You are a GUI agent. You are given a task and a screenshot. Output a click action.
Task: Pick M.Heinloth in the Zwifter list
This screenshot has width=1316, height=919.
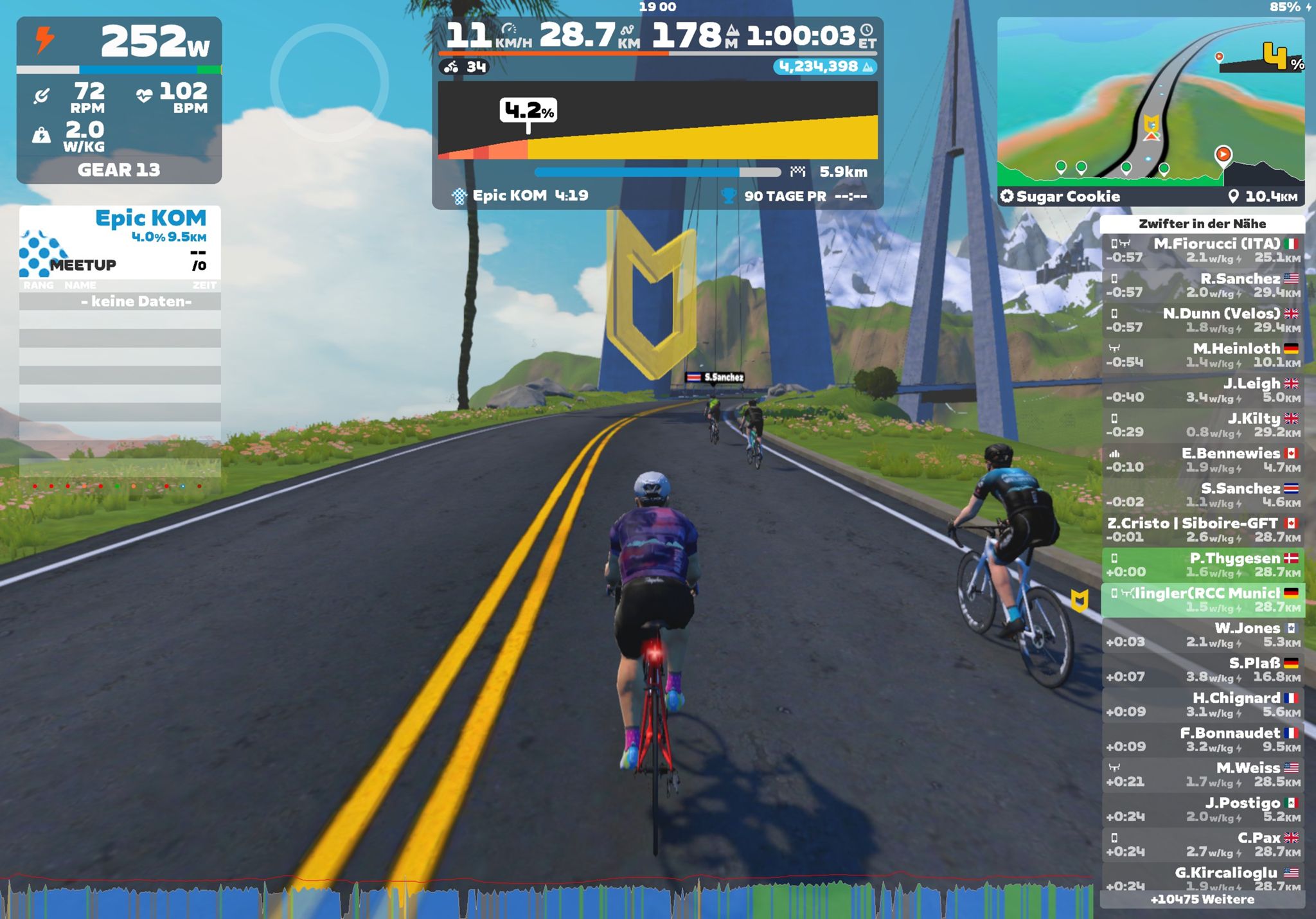1202,355
